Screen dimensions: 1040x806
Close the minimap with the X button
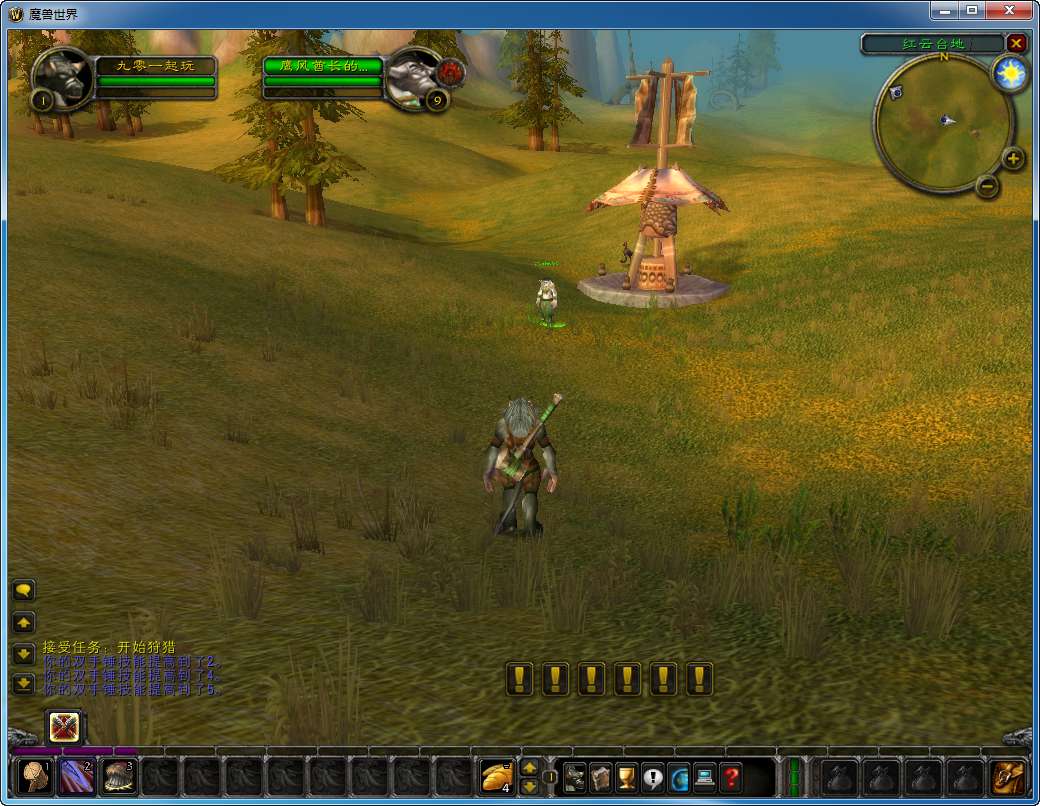(x=1016, y=43)
